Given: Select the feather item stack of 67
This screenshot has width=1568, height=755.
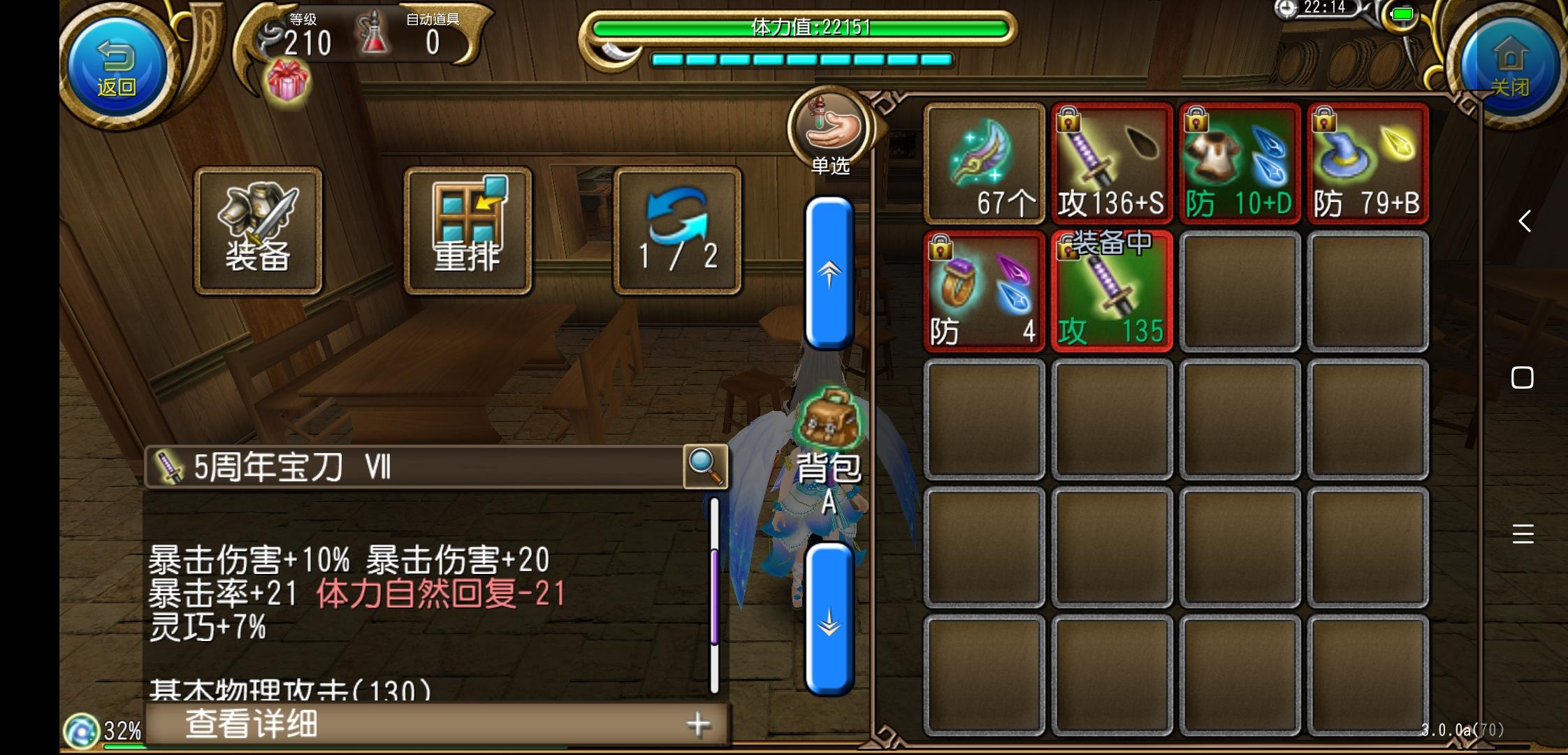Looking at the screenshot, I should pos(984,162).
